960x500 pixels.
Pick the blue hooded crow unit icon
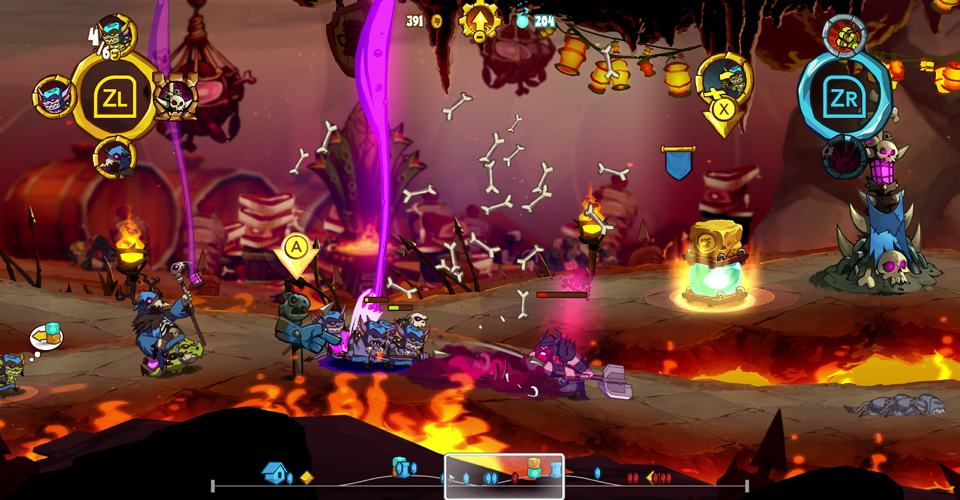[113, 158]
